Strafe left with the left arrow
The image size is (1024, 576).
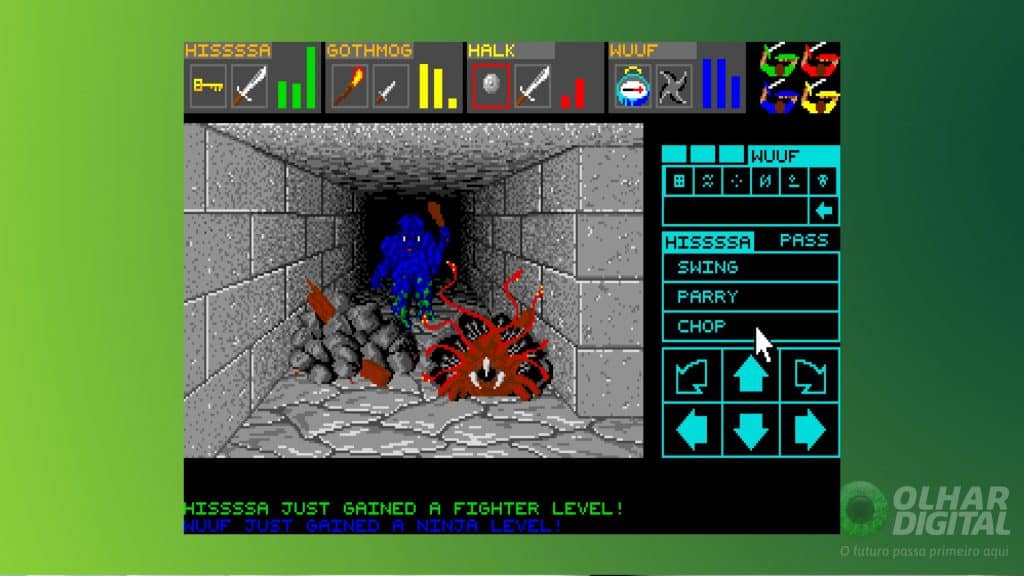tap(692, 430)
